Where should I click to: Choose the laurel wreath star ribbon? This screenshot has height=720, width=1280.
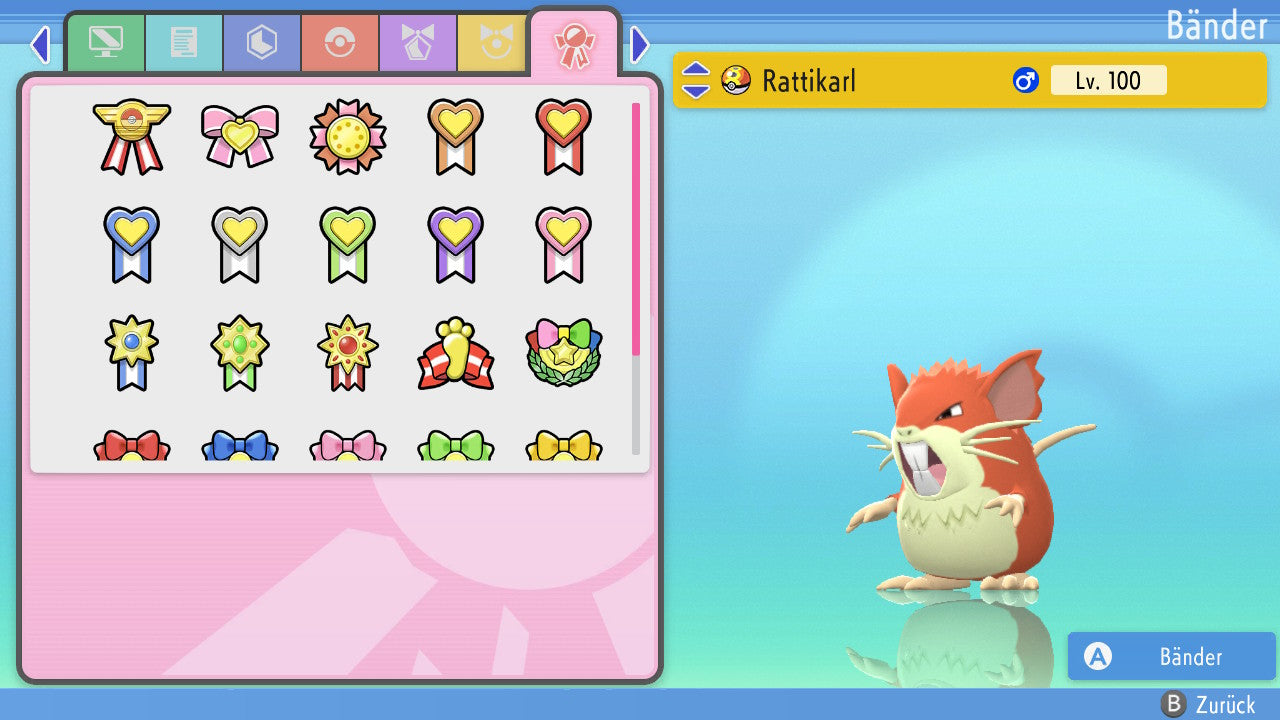tap(563, 353)
